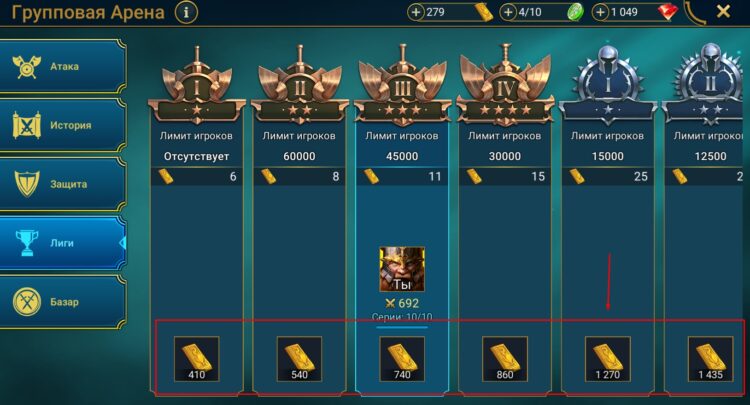
Task: Click the gold bar reward showing 860
Action: point(505,359)
